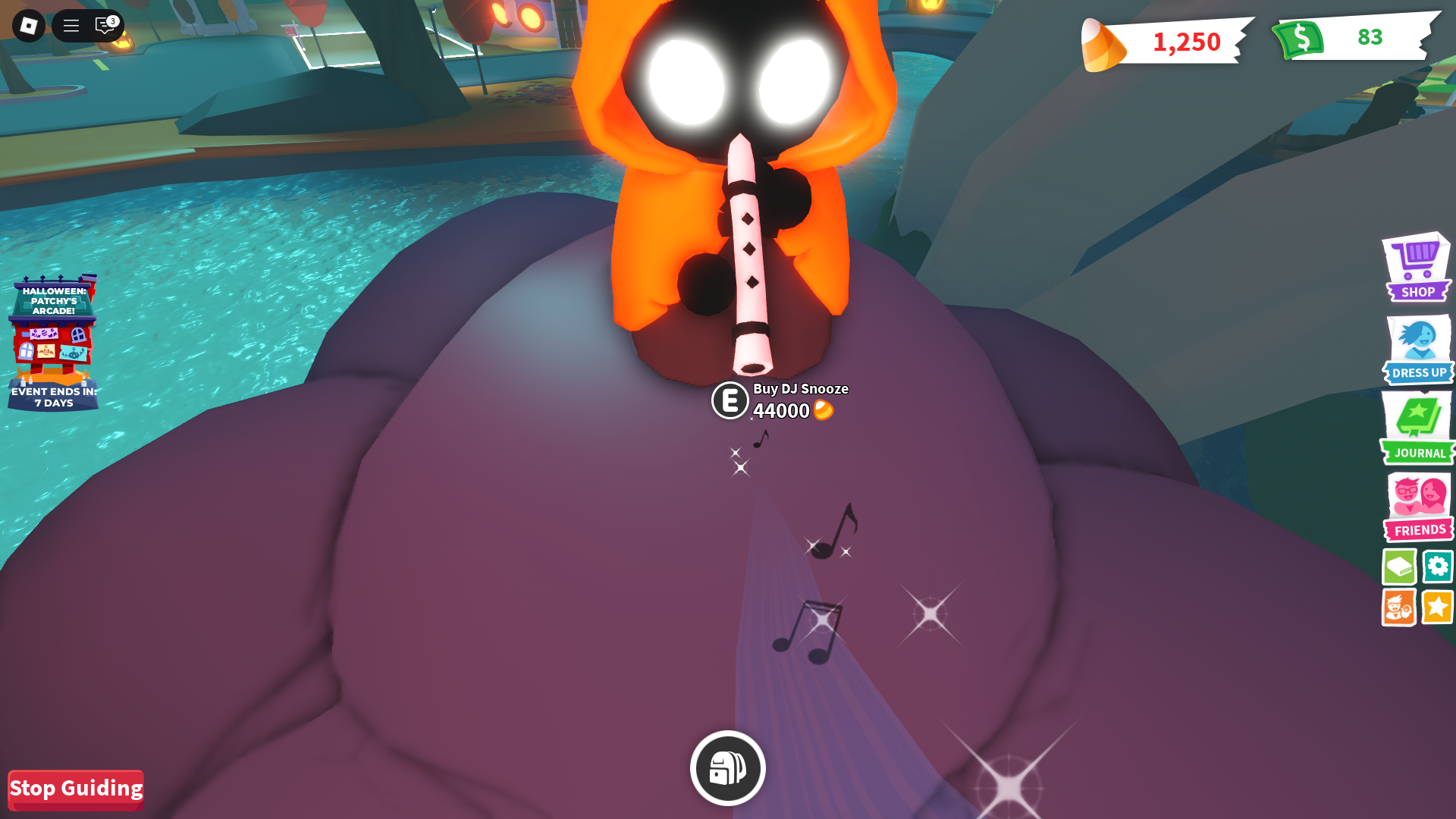Screen dimensions: 1456x819
Task: Open settings with the teal gear icon
Action: 1437,566
